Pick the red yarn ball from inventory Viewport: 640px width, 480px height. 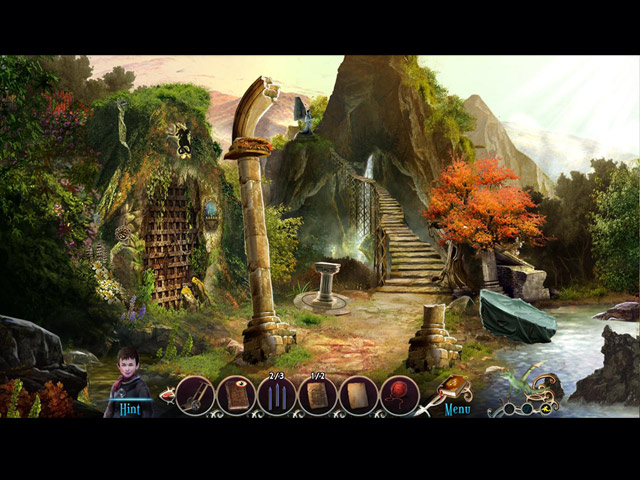[399, 396]
